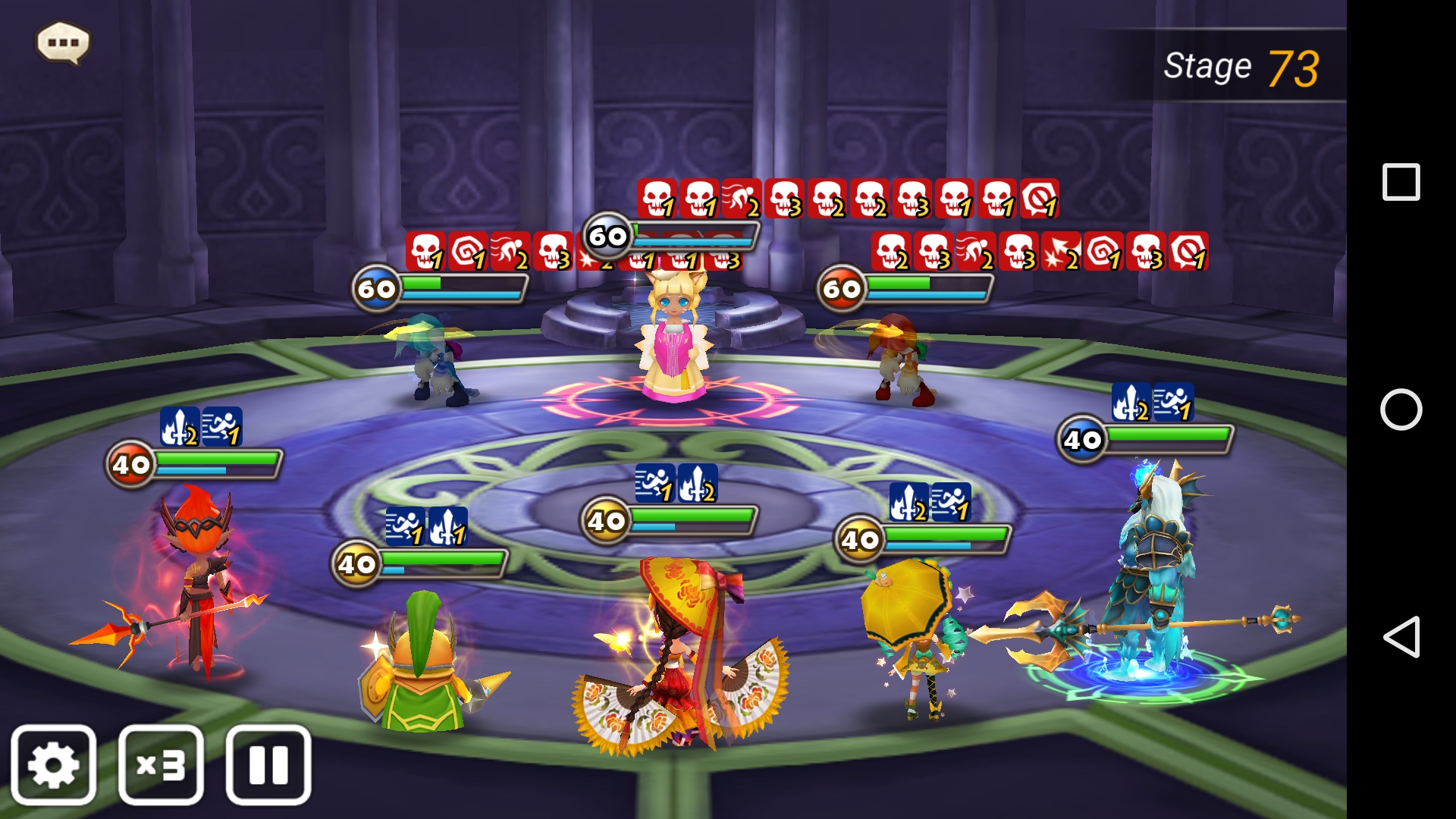
Task: Tap the Android home circle button
Action: [x=1401, y=409]
